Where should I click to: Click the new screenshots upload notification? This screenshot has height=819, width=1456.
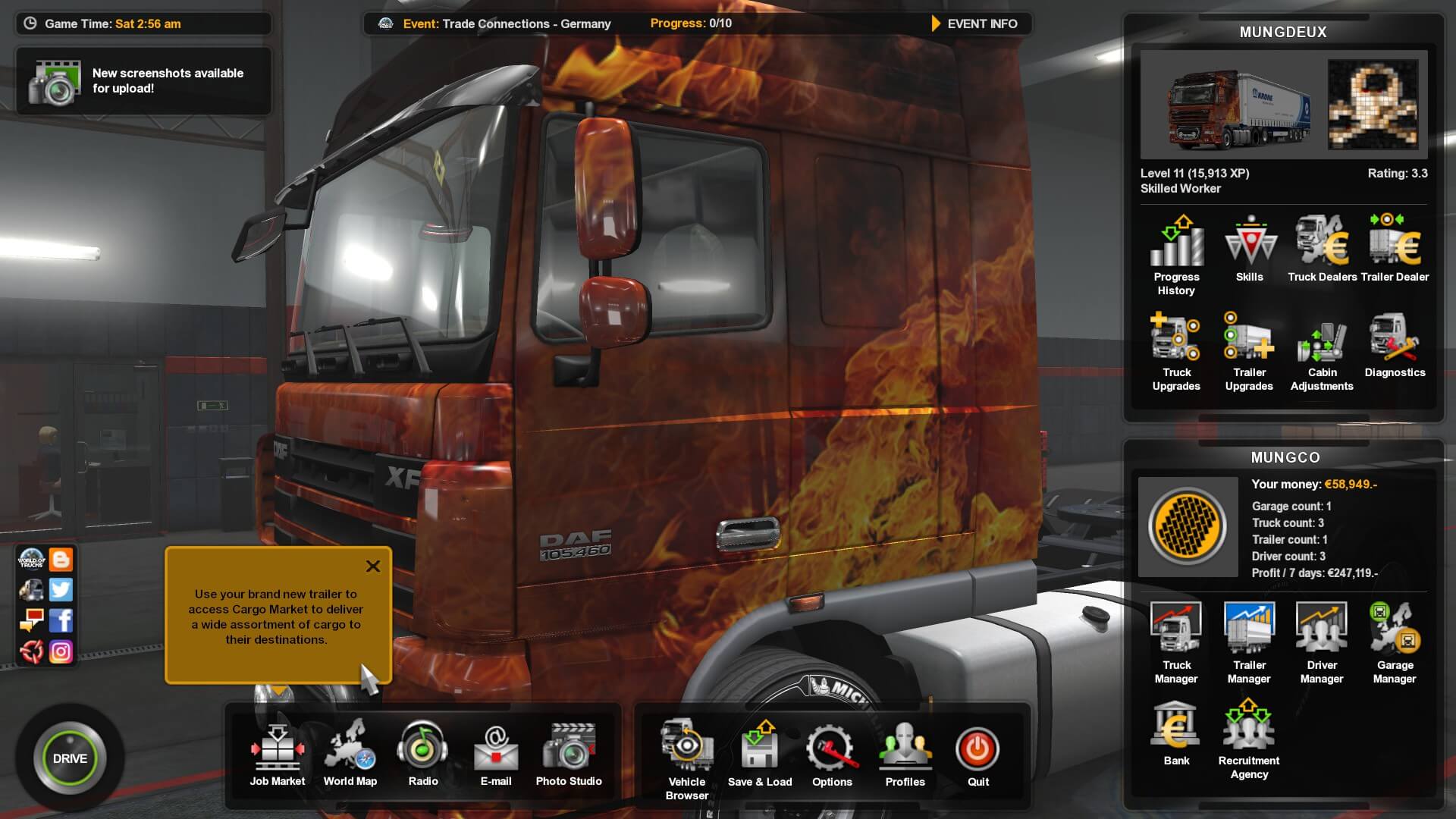143,81
